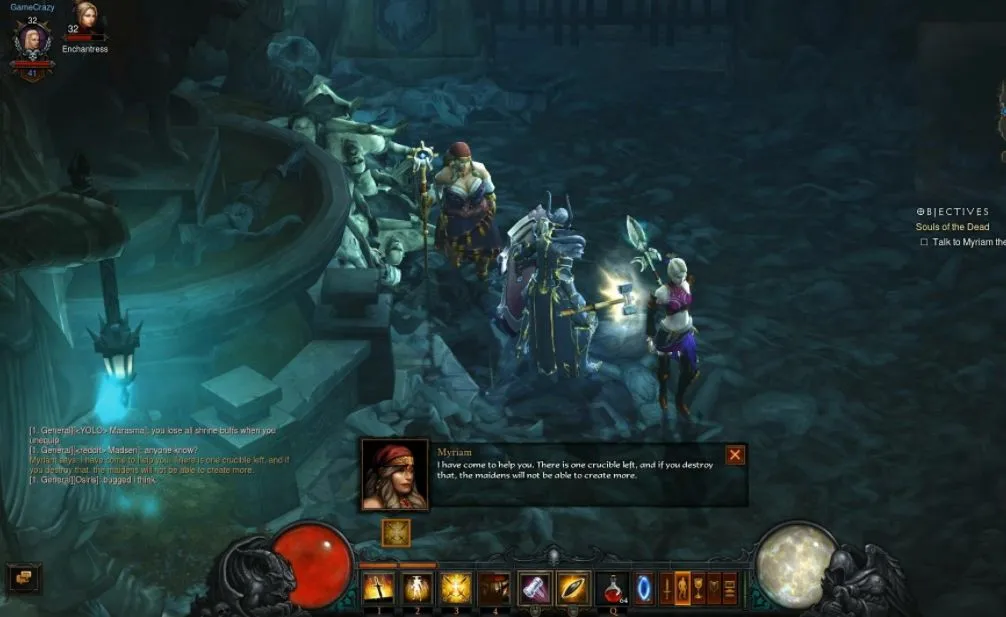The height and width of the screenshot is (617, 1006).
Task: Select the hammer primary attack skill
Action: coord(534,587)
